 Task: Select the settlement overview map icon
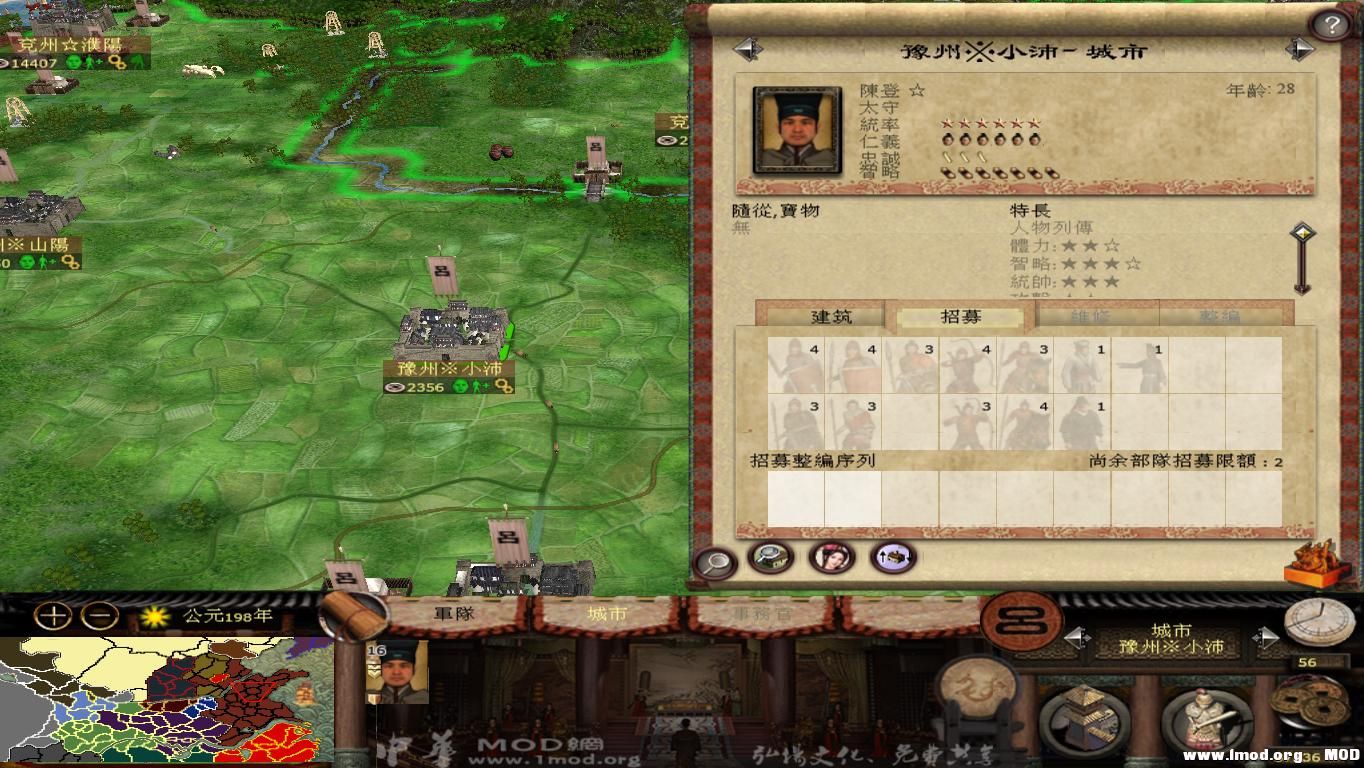[x=772, y=558]
